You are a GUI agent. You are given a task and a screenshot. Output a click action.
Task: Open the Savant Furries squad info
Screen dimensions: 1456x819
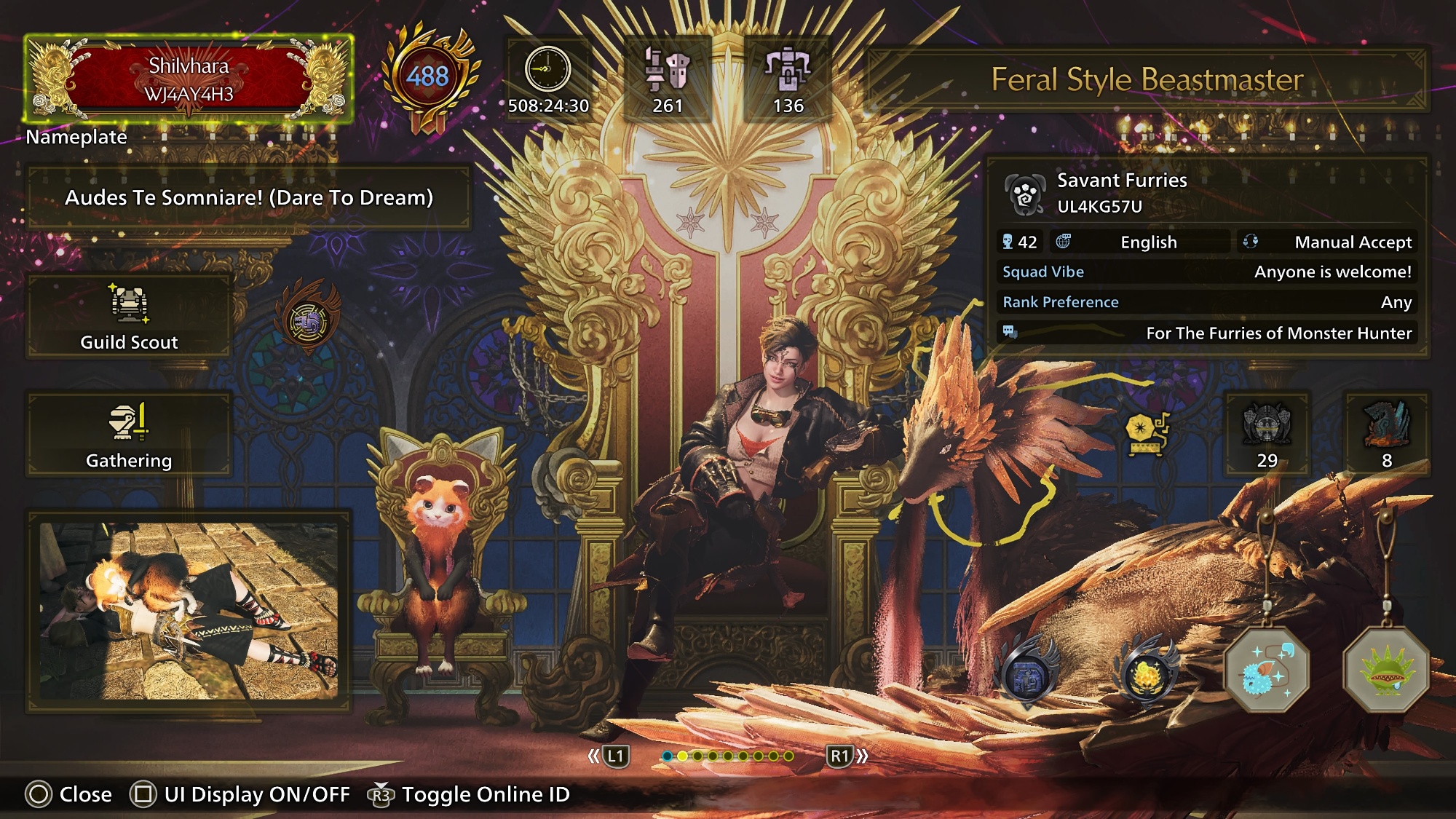point(1121,193)
